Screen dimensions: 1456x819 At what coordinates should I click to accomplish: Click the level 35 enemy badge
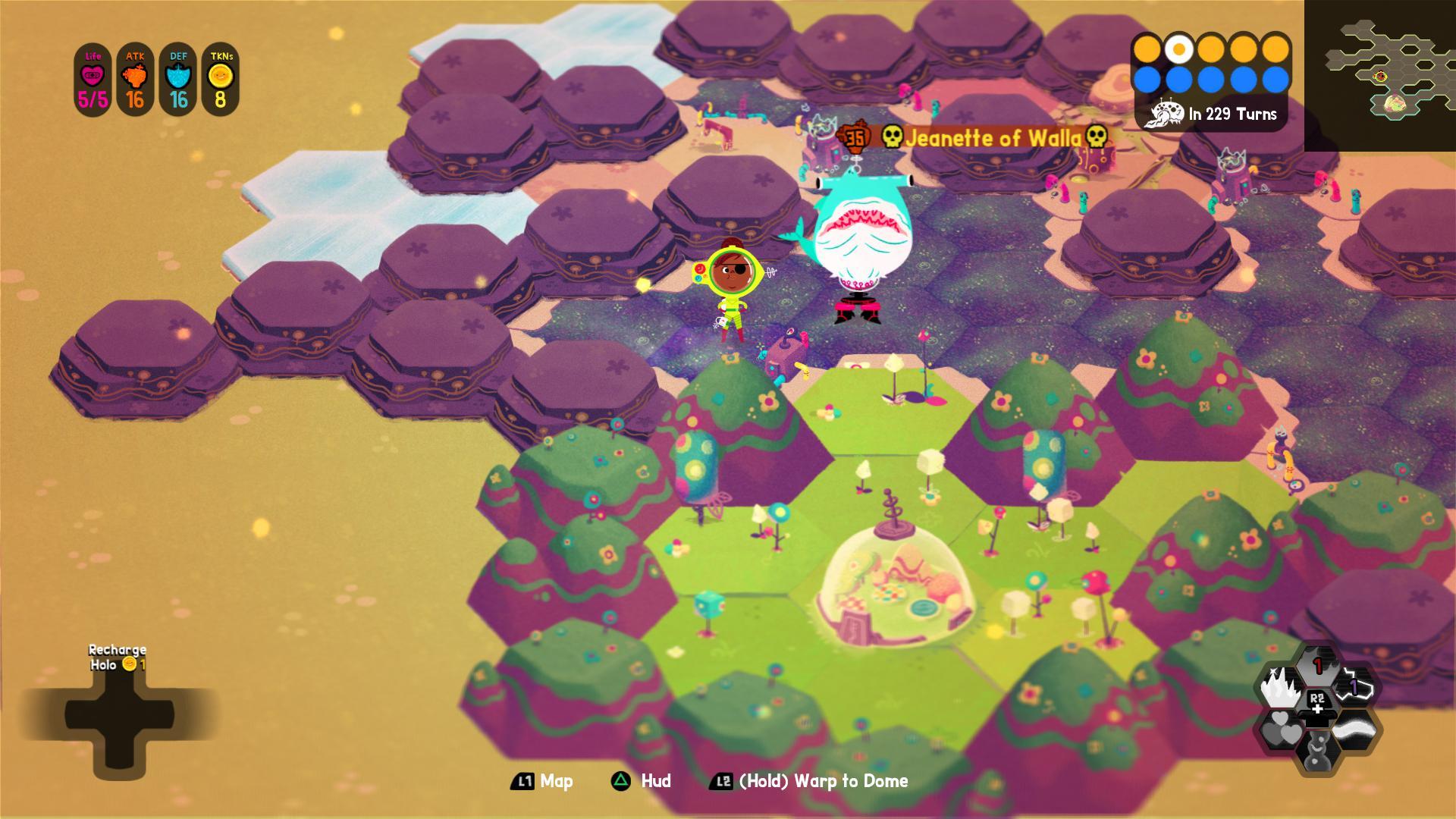pyautogui.click(x=856, y=136)
